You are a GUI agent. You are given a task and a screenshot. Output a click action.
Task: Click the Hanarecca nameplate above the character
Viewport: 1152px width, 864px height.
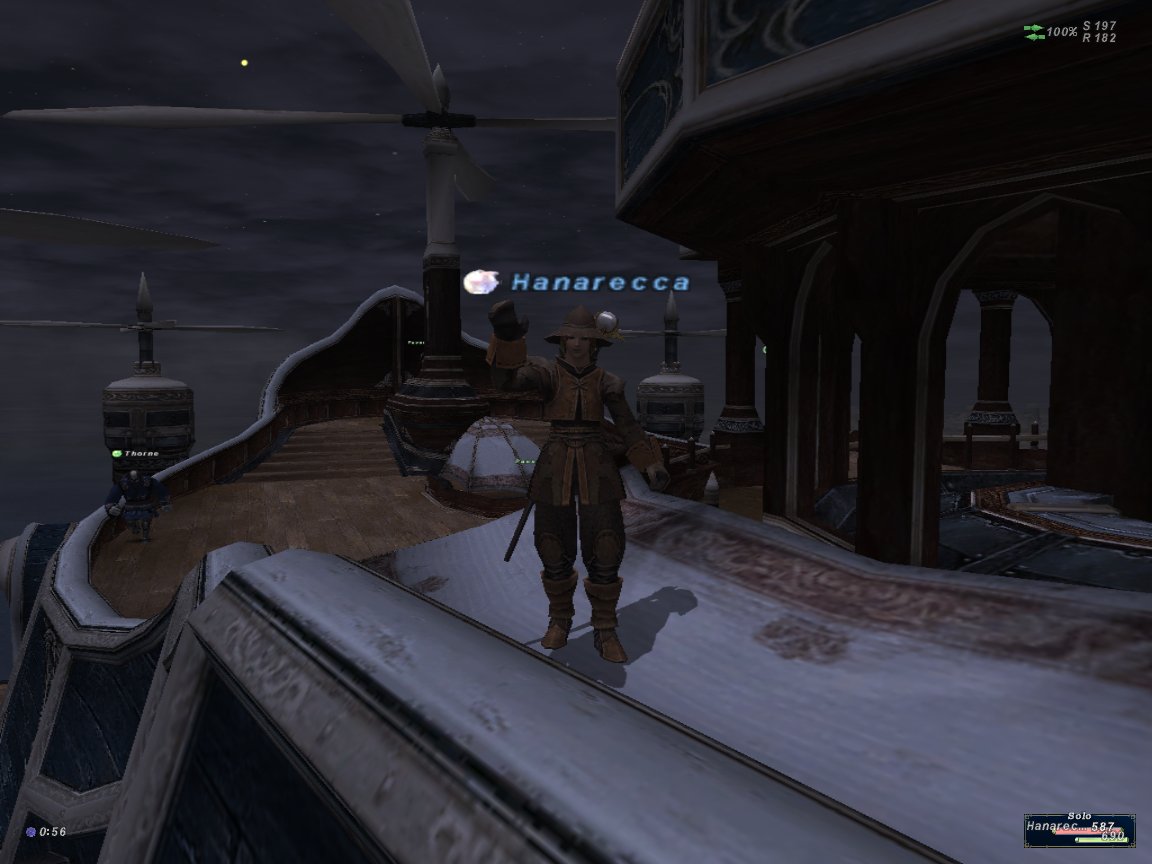pyautogui.click(x=600, y=283)
